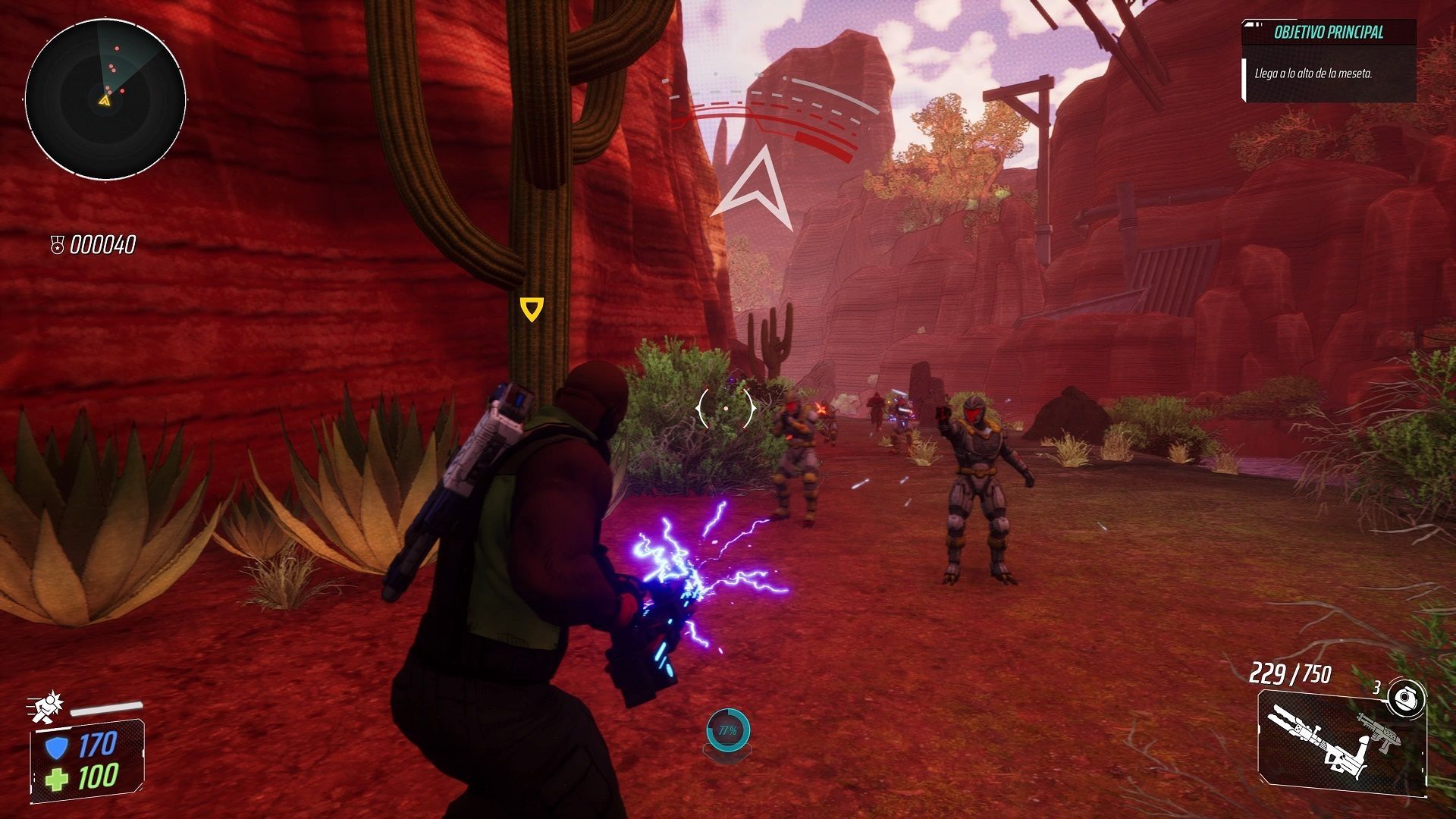Screen dimensions: 1456x819
Task: Click the yellow objective waypoint marker
Action: pos(532,309)
